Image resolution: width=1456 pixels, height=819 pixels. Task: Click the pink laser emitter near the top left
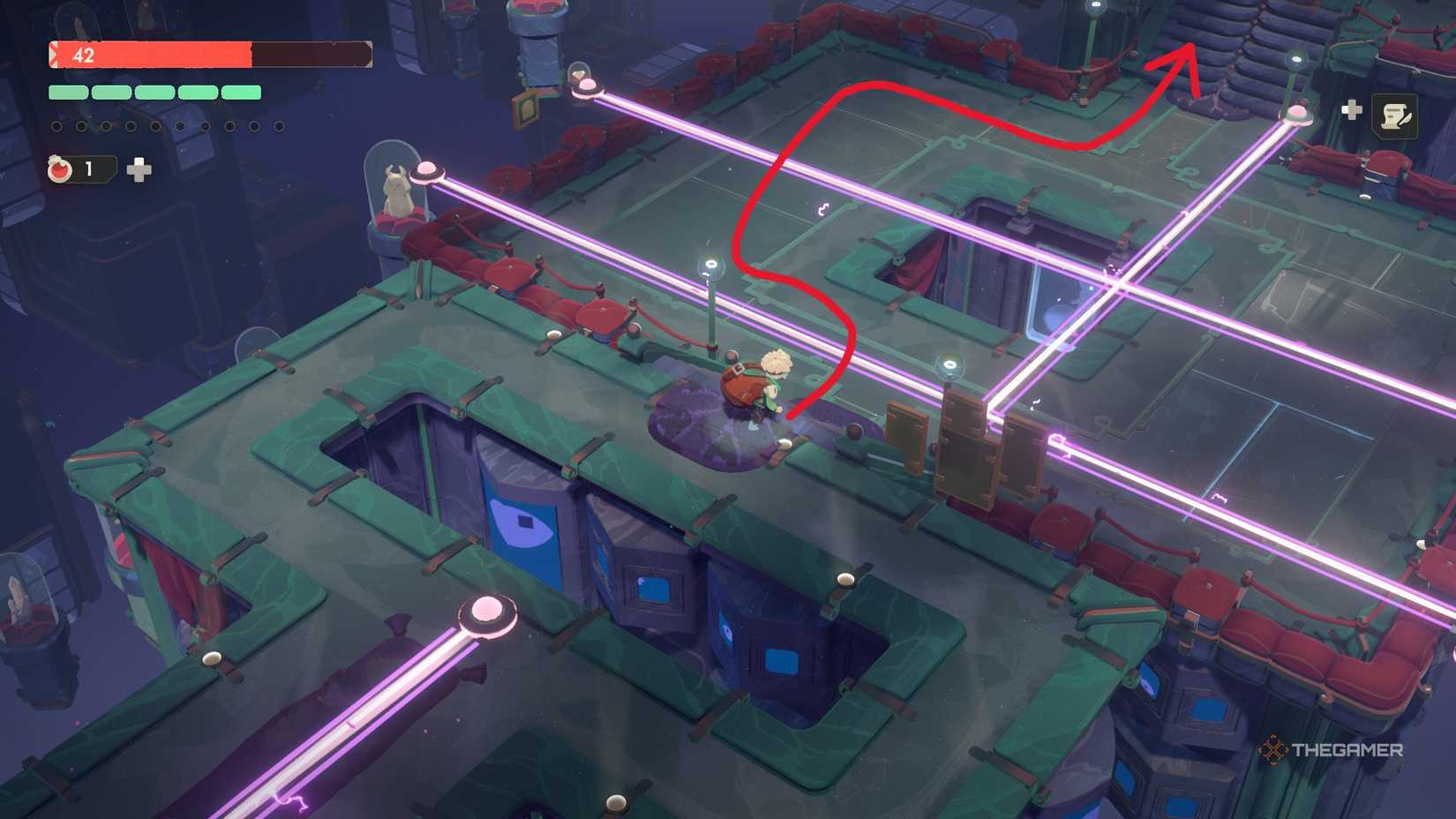pyautogui.click(x=587, y=86)
